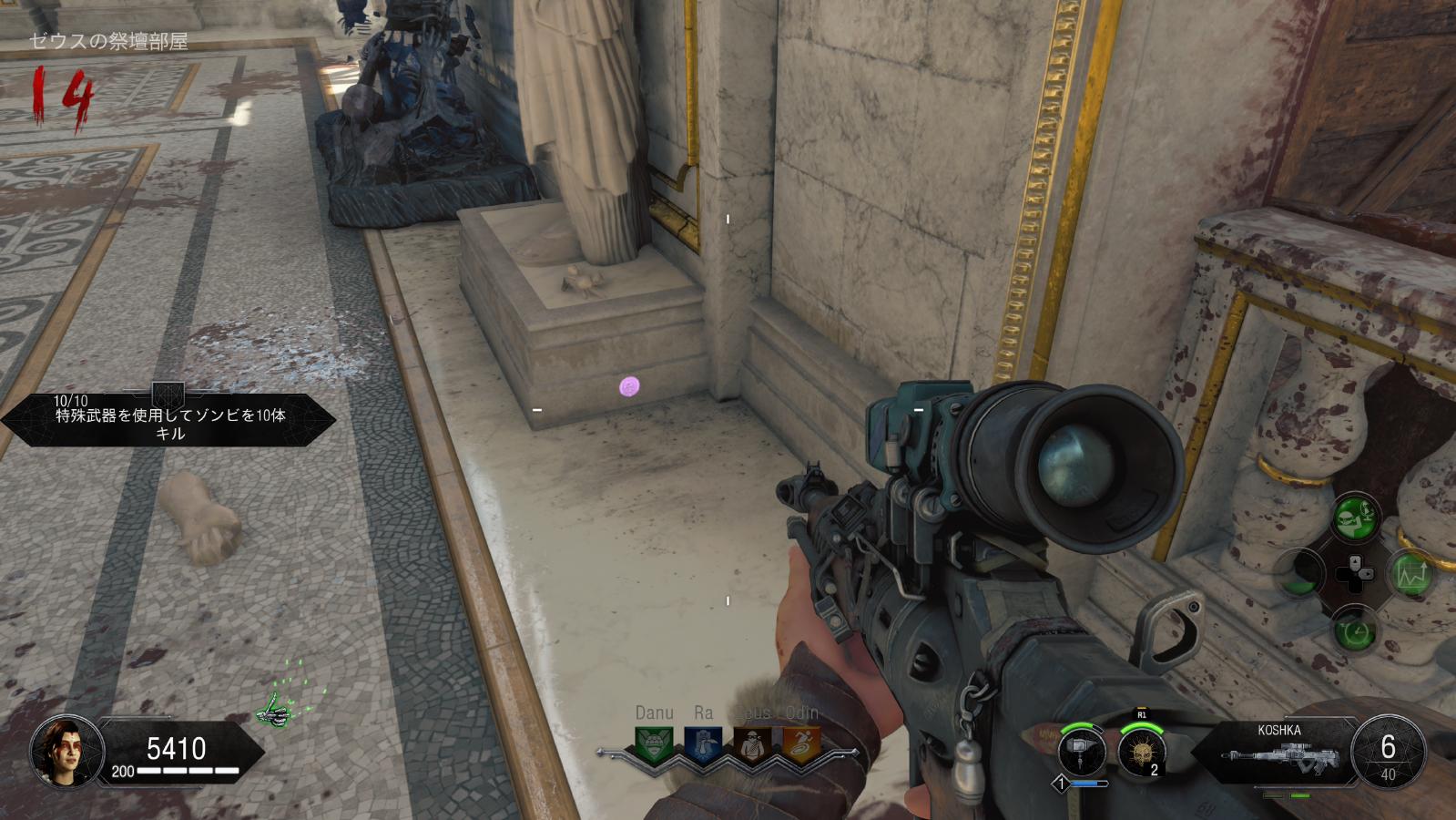Use the top elixir on the D-pad wheel

[1356, 518]
